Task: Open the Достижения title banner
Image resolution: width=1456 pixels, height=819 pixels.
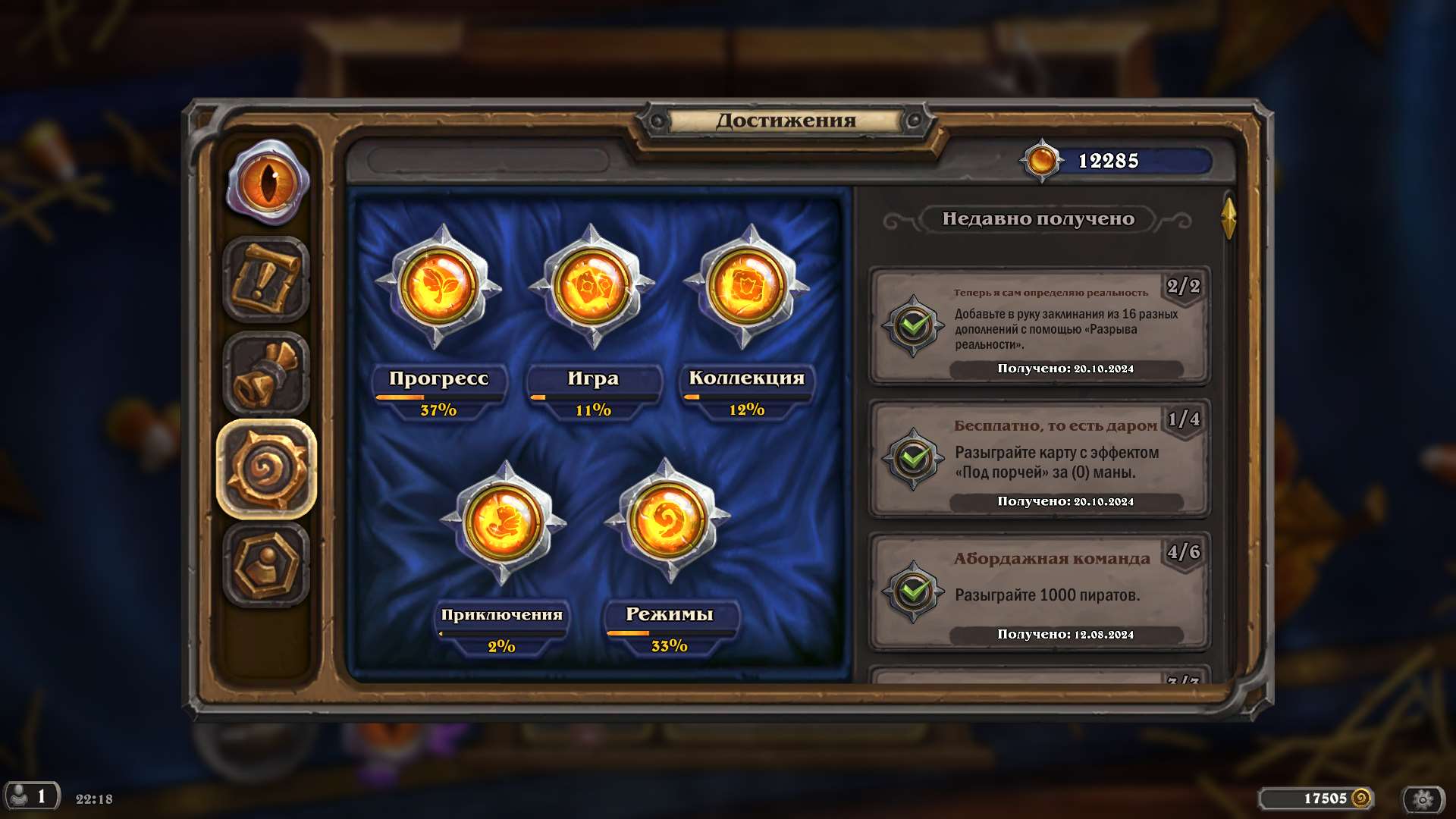Action: point(785,119)
